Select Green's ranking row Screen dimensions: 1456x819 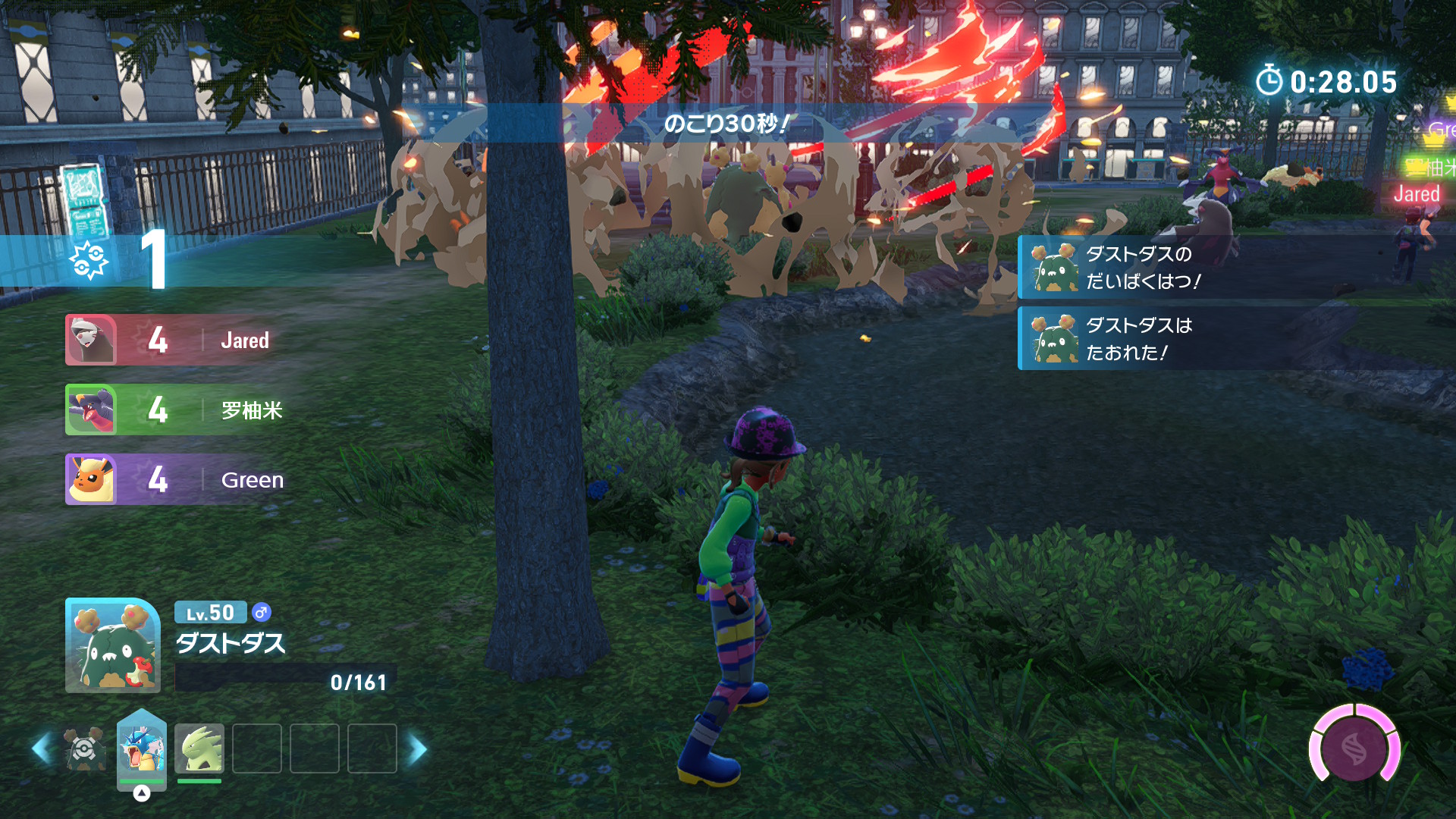click(182, 479)
